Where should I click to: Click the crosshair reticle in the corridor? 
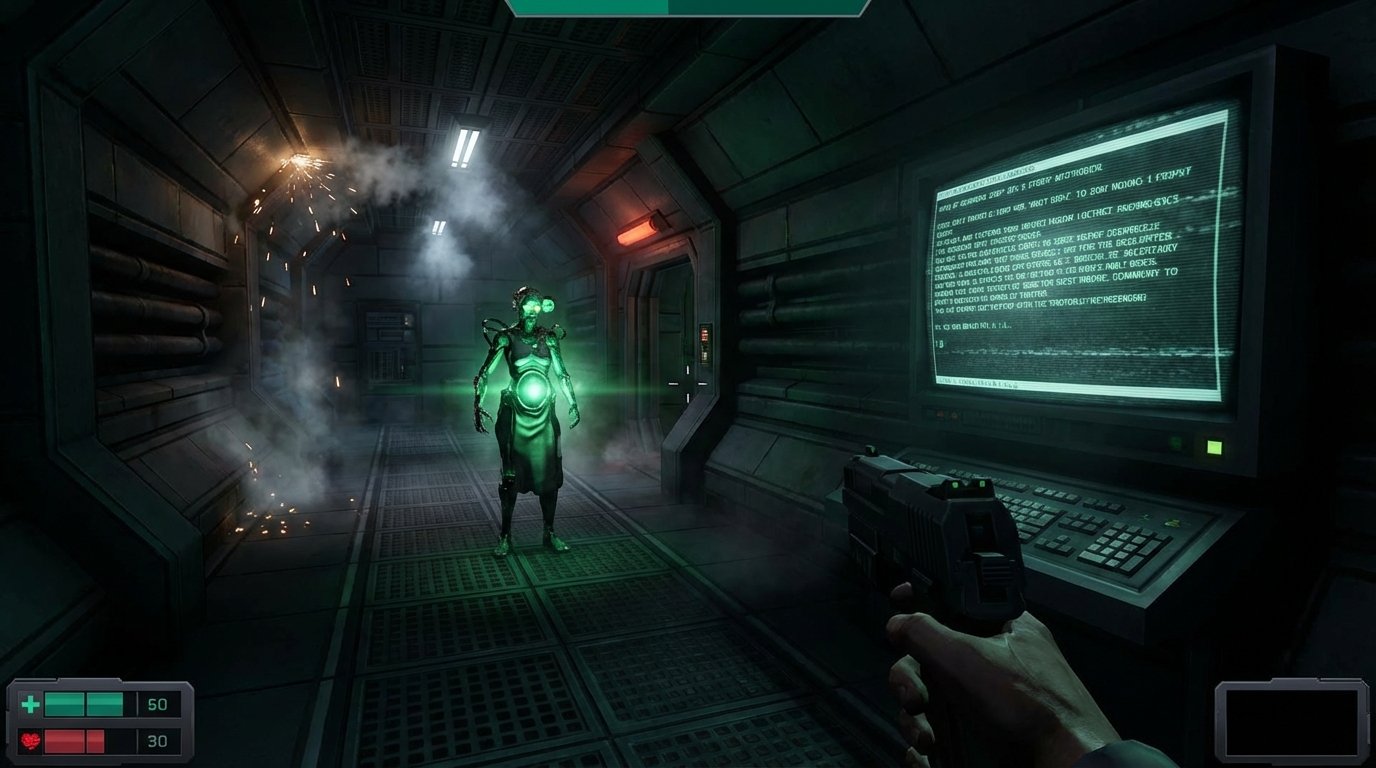[688, 384]
